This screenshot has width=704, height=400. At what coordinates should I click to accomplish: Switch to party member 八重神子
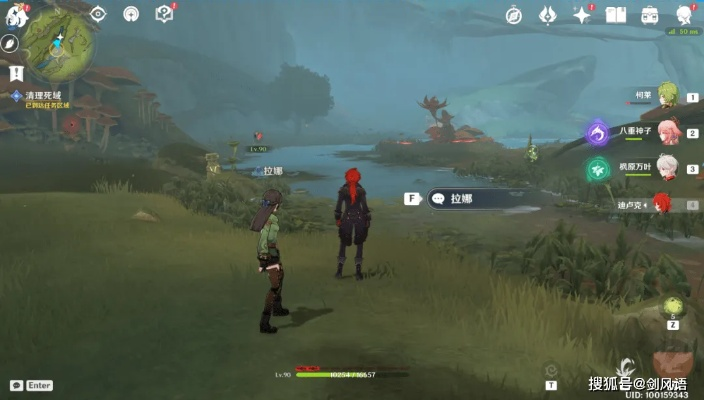pos(667,131)
